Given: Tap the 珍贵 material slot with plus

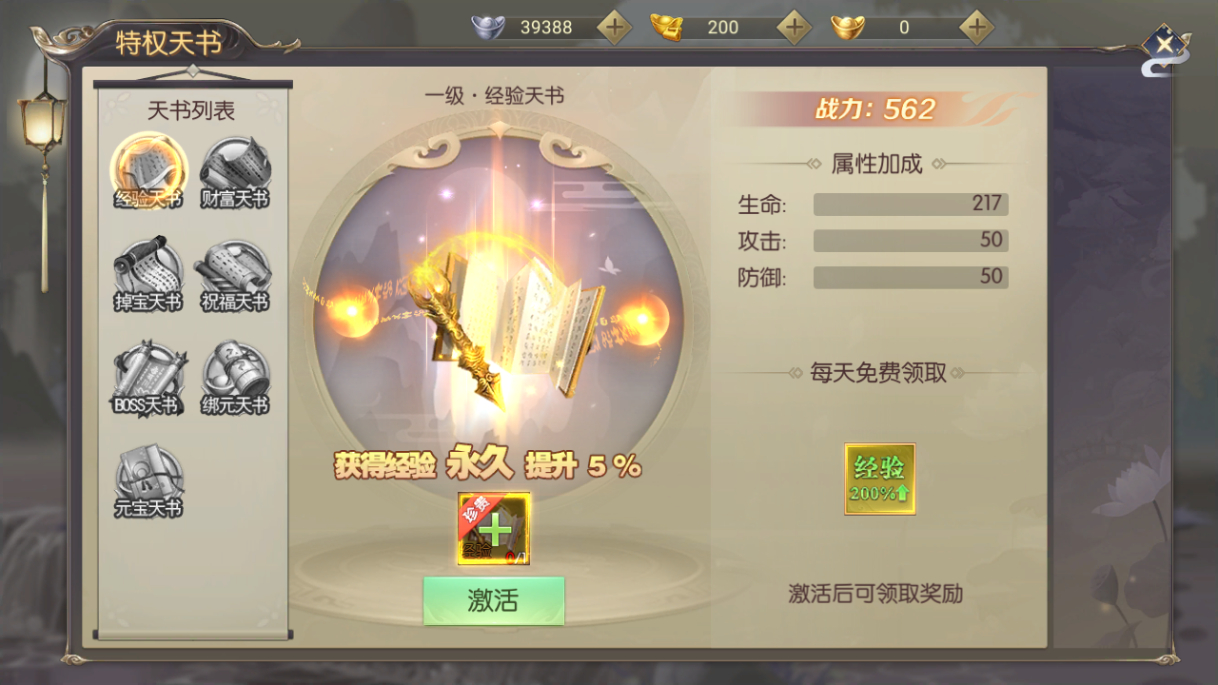Looking at the screenshot, I should click(494, 529).
